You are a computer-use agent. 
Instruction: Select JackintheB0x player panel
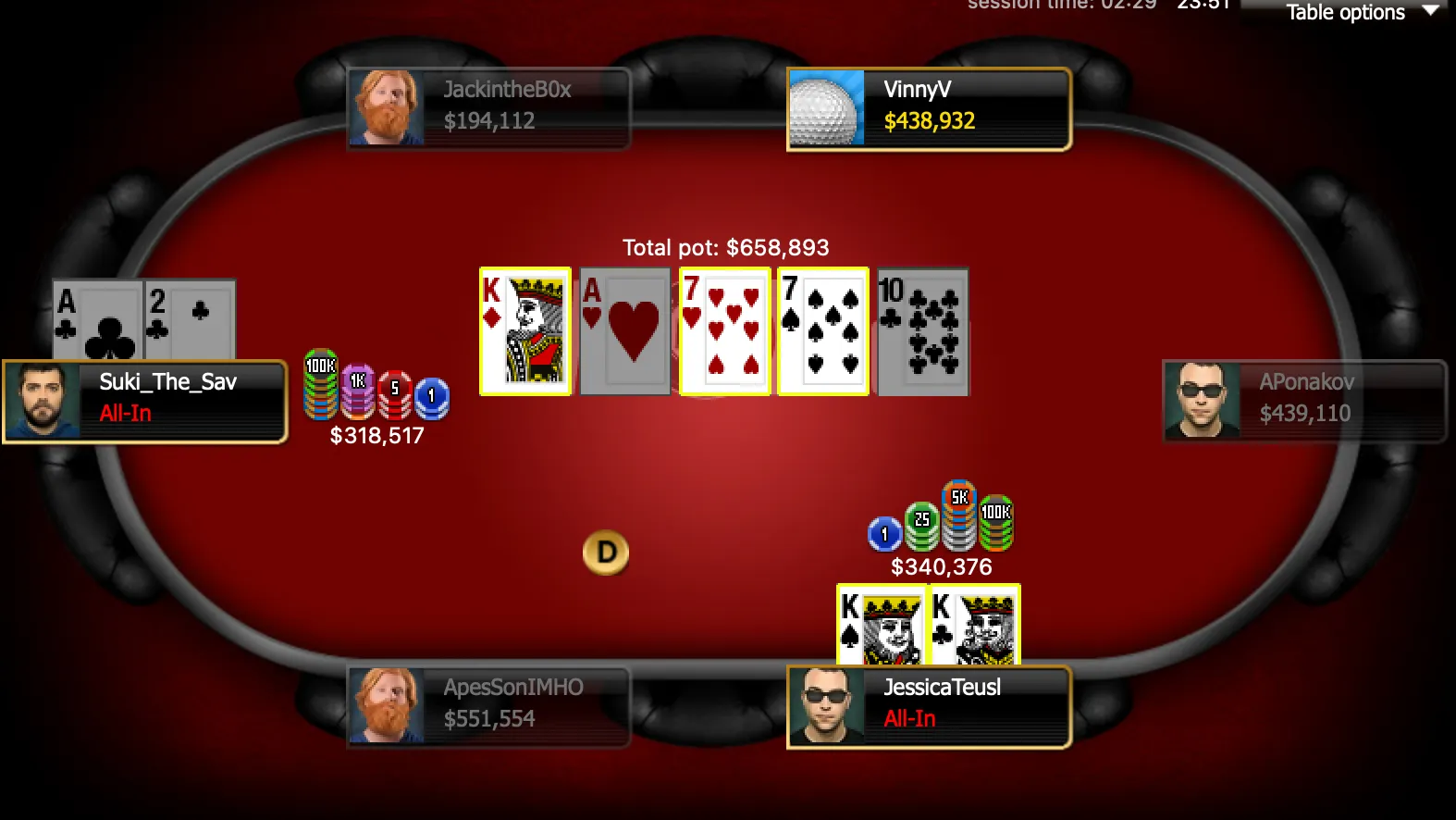point(488,107)
